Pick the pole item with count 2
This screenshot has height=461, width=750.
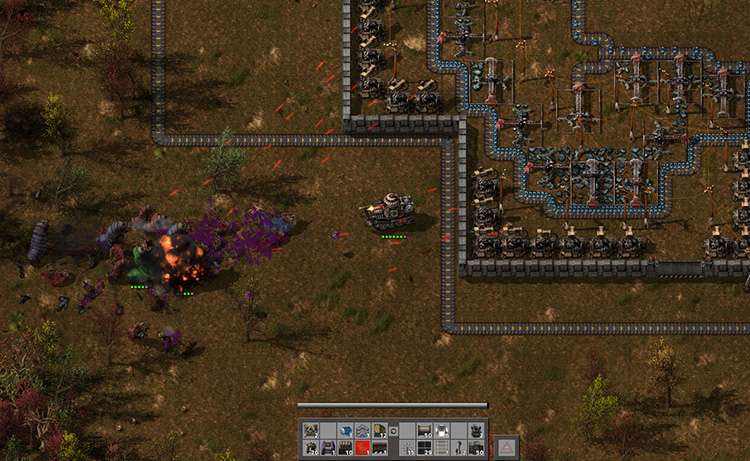[x=458, y=446]
